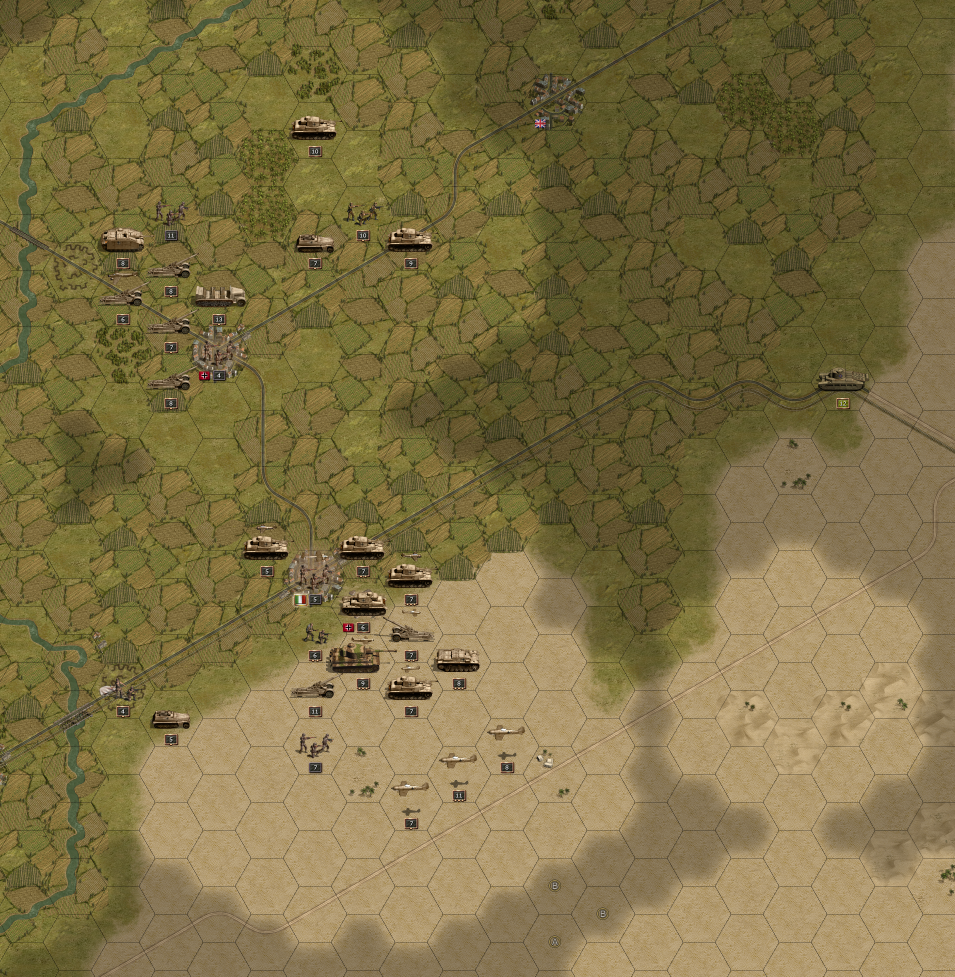This screenshot has width=955, height=977.
Task: Select the halftrack with strength 7
Action: pos(315,242)
